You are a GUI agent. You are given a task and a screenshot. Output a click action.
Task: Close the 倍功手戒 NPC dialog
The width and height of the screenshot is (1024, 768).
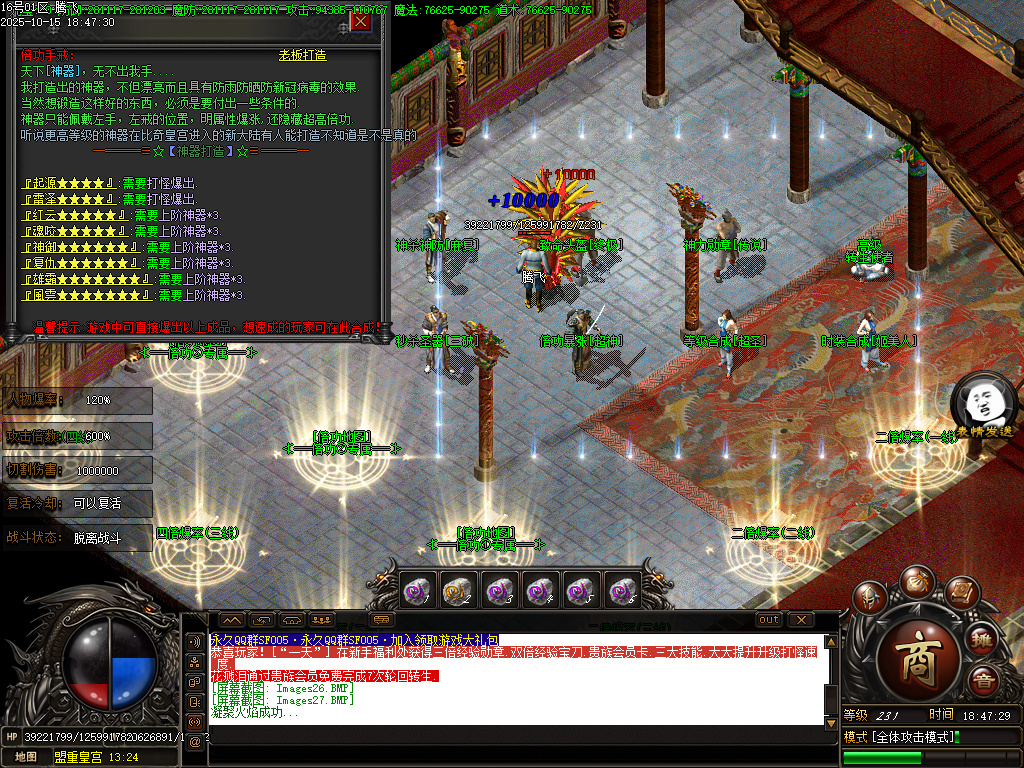(360, 21)
